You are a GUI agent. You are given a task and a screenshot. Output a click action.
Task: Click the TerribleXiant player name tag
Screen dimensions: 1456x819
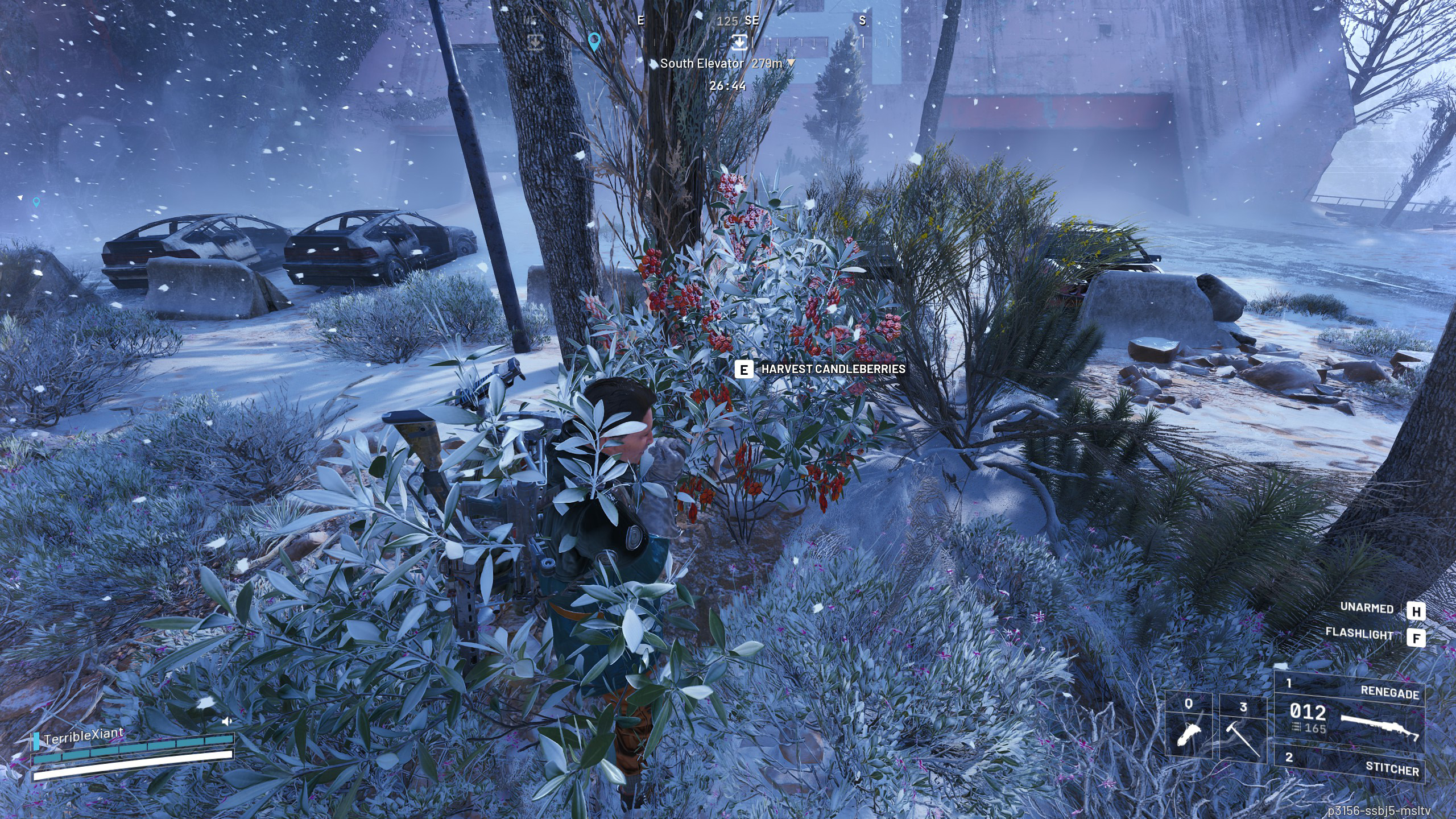point(83,736)
